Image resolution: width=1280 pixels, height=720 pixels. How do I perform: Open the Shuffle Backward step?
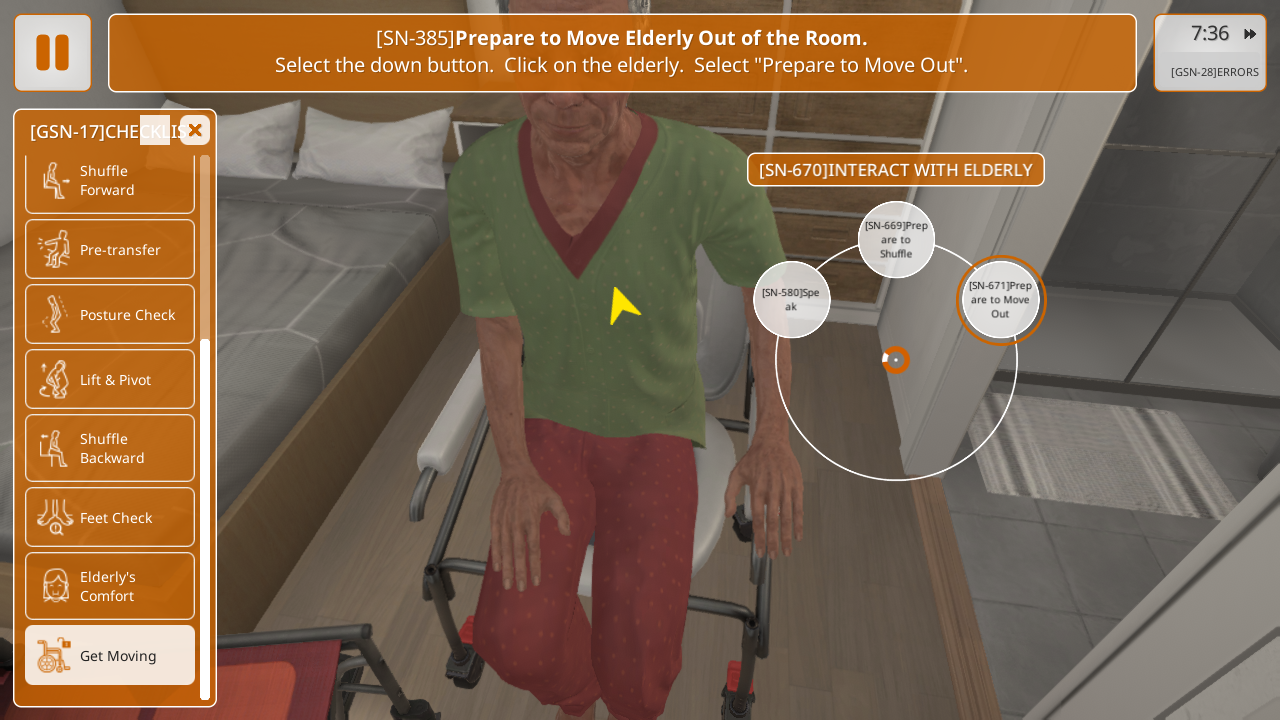pyautogui.click(x=110, y=448)
